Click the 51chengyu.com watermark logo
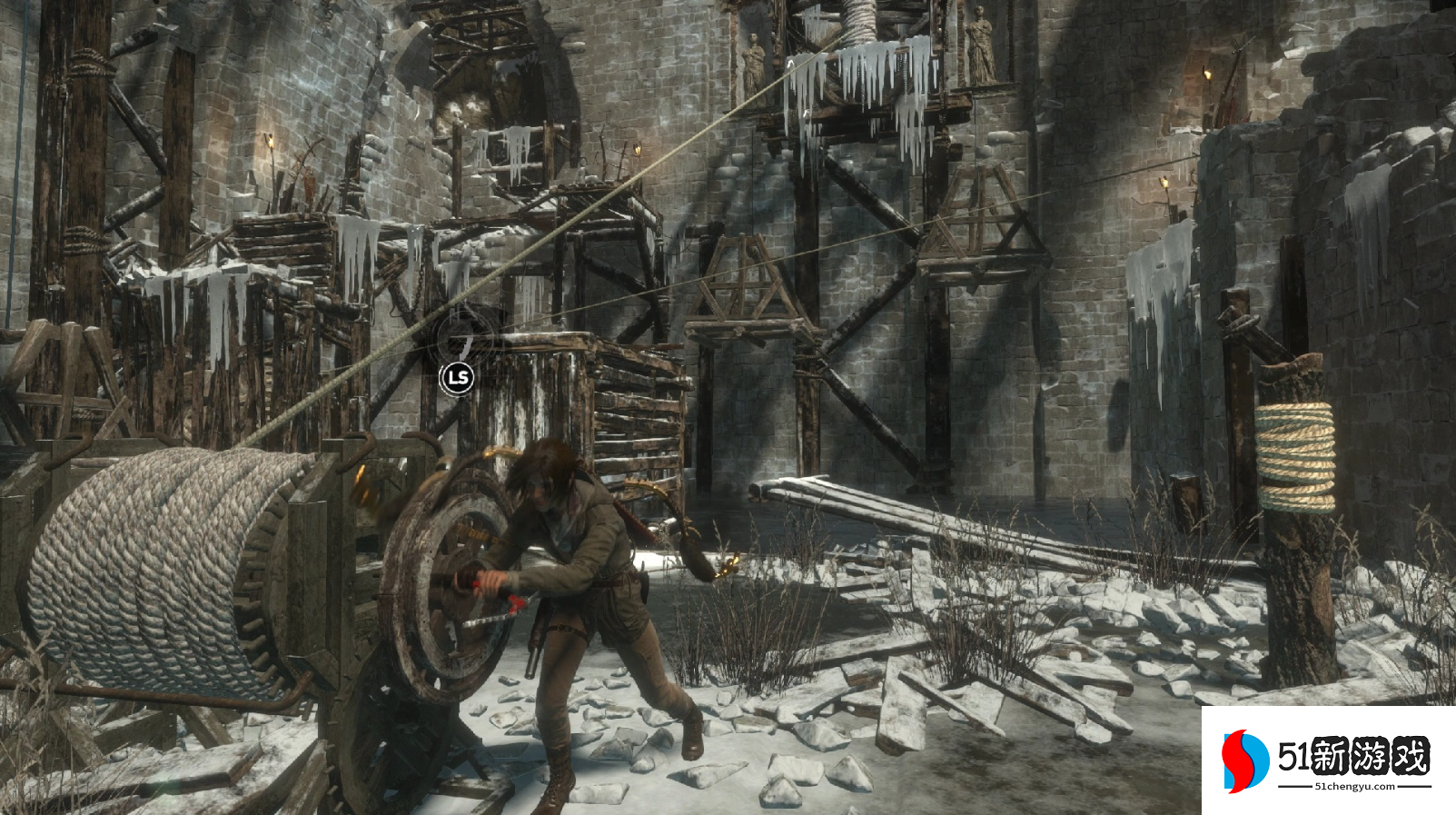This screenshot has height=815, width=1456. [1327, 760]
